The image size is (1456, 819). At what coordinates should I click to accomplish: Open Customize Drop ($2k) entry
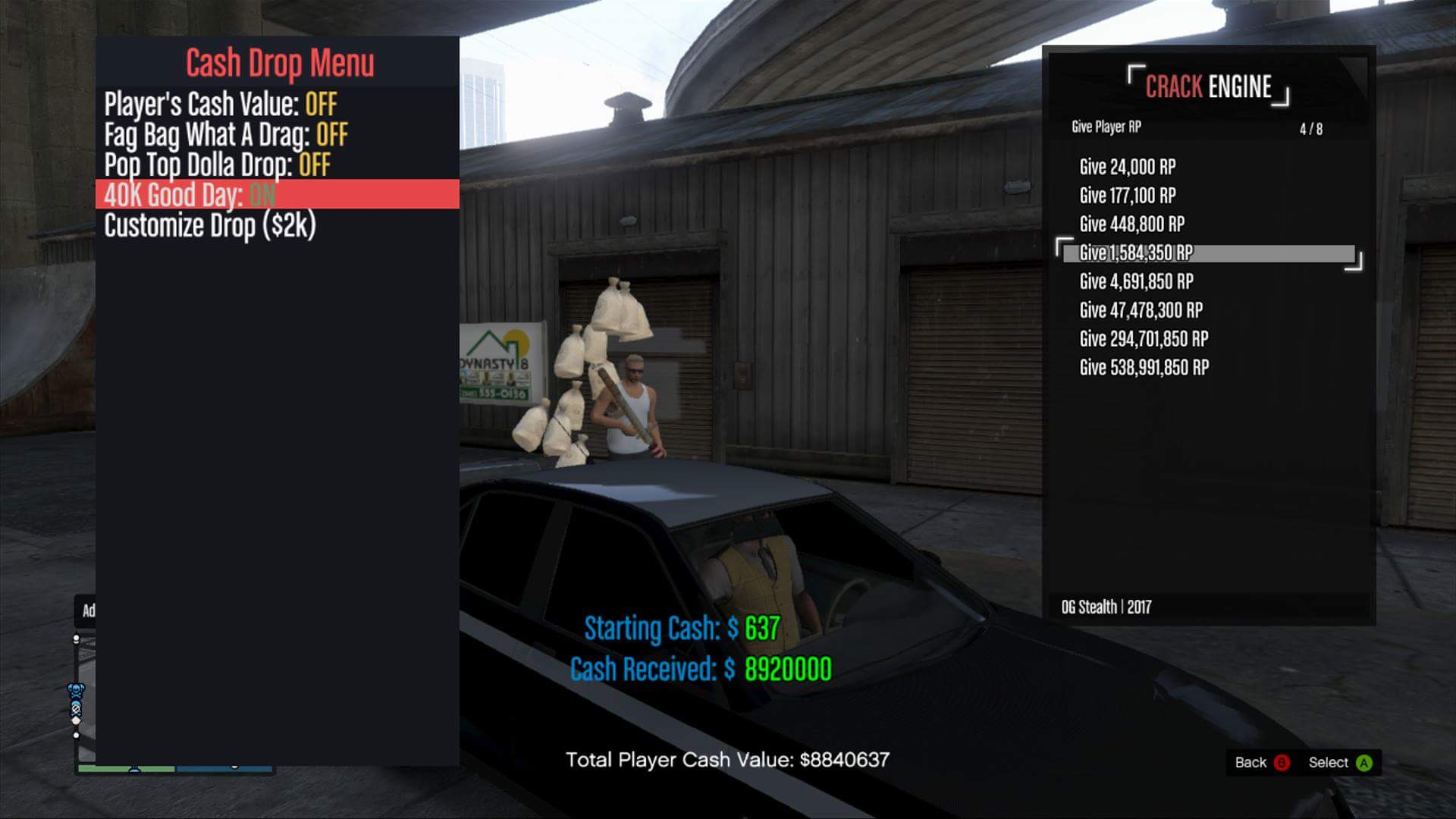point(209,225)
